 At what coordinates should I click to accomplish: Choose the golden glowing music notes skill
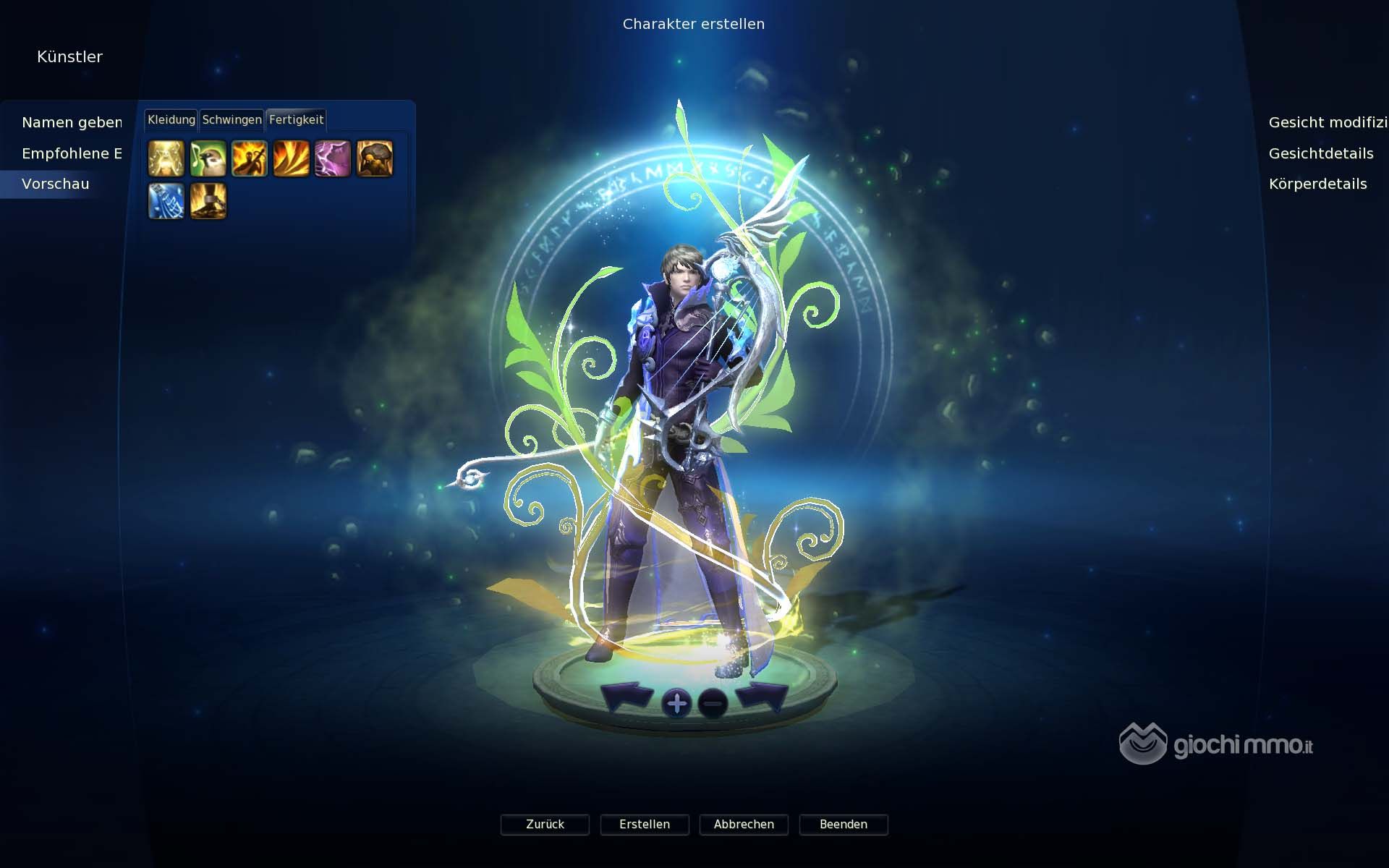coord(166,158)
